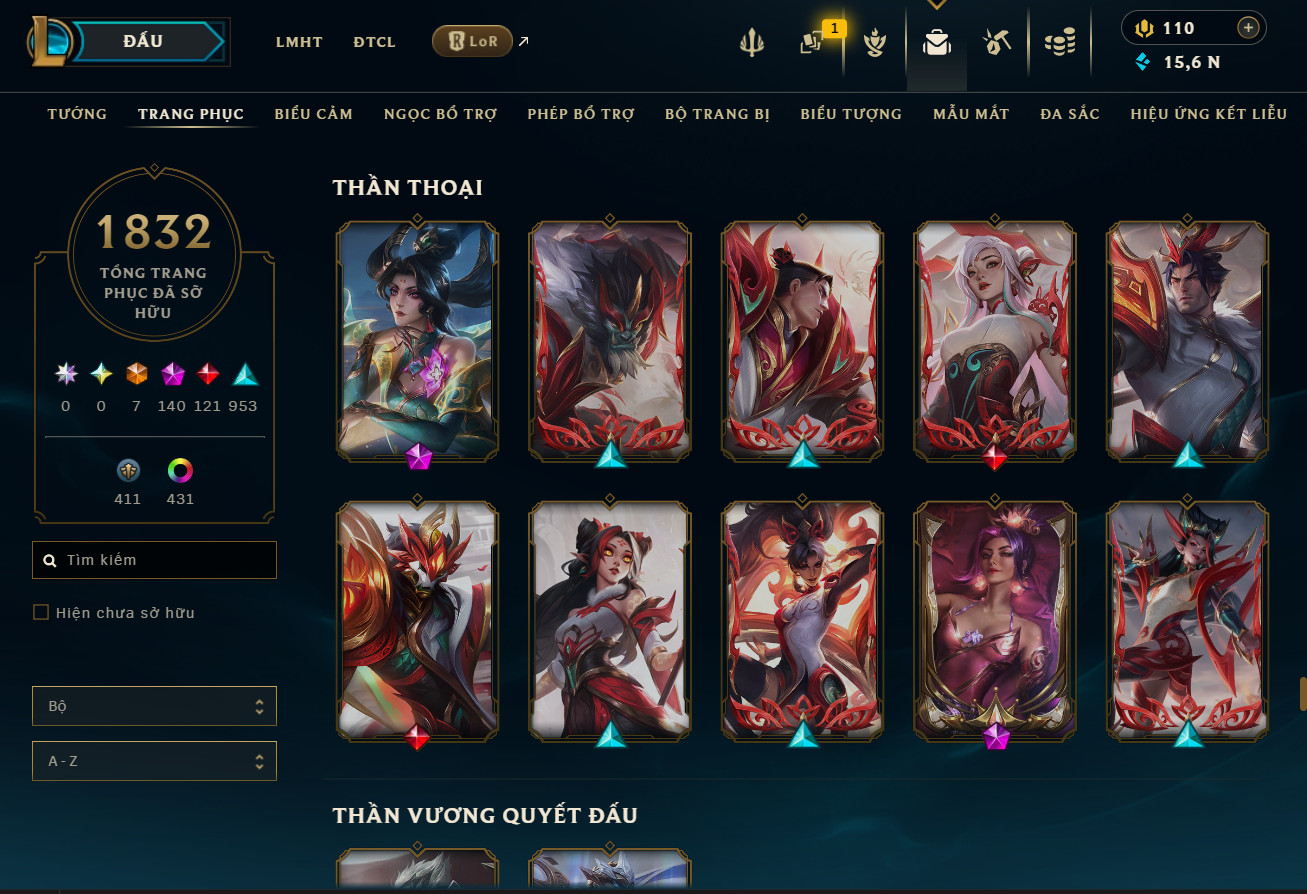
Task: Open the A - Z sorting dropdown
Action: tap(155, 761)
